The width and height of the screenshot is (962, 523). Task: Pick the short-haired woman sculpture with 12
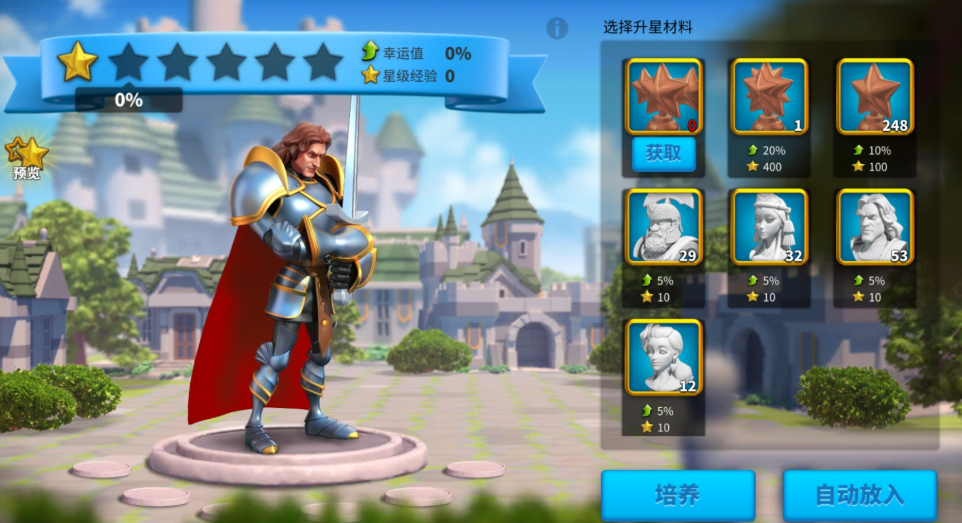[x=663, y=357]
